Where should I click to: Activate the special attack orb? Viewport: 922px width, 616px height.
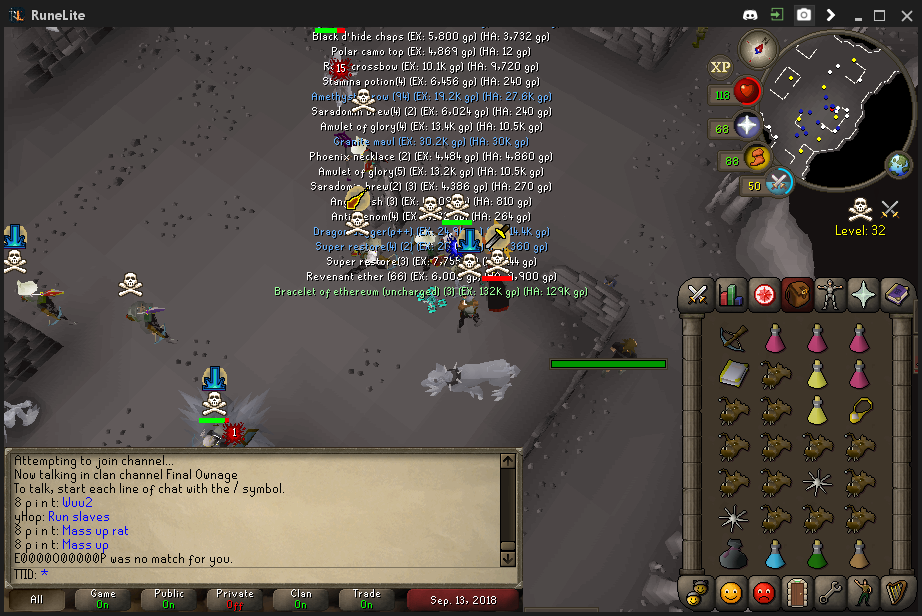pyautogui.click(x=779, y=182)
